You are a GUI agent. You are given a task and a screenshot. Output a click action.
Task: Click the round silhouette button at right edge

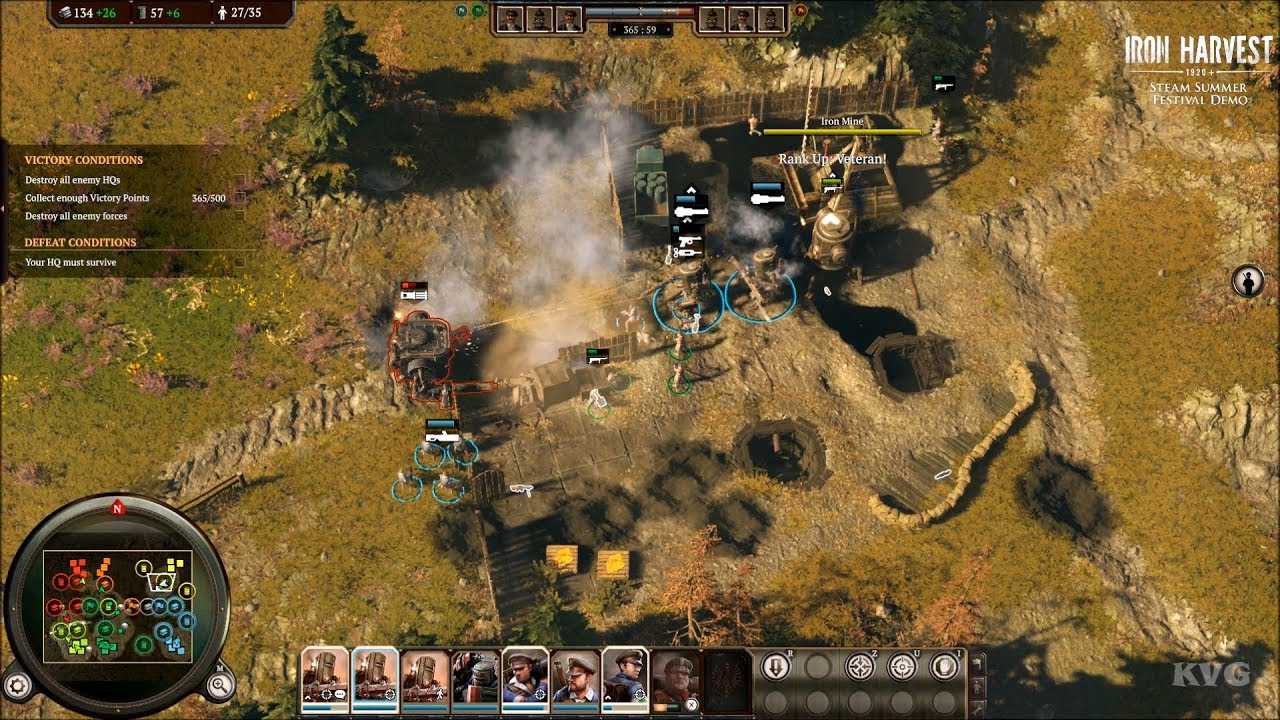(x=1247, y=281)
